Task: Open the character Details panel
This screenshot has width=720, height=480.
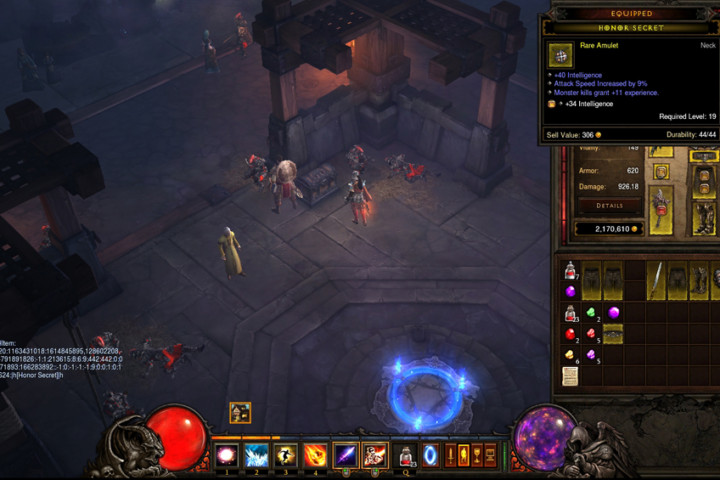Action: coord(611,204)
